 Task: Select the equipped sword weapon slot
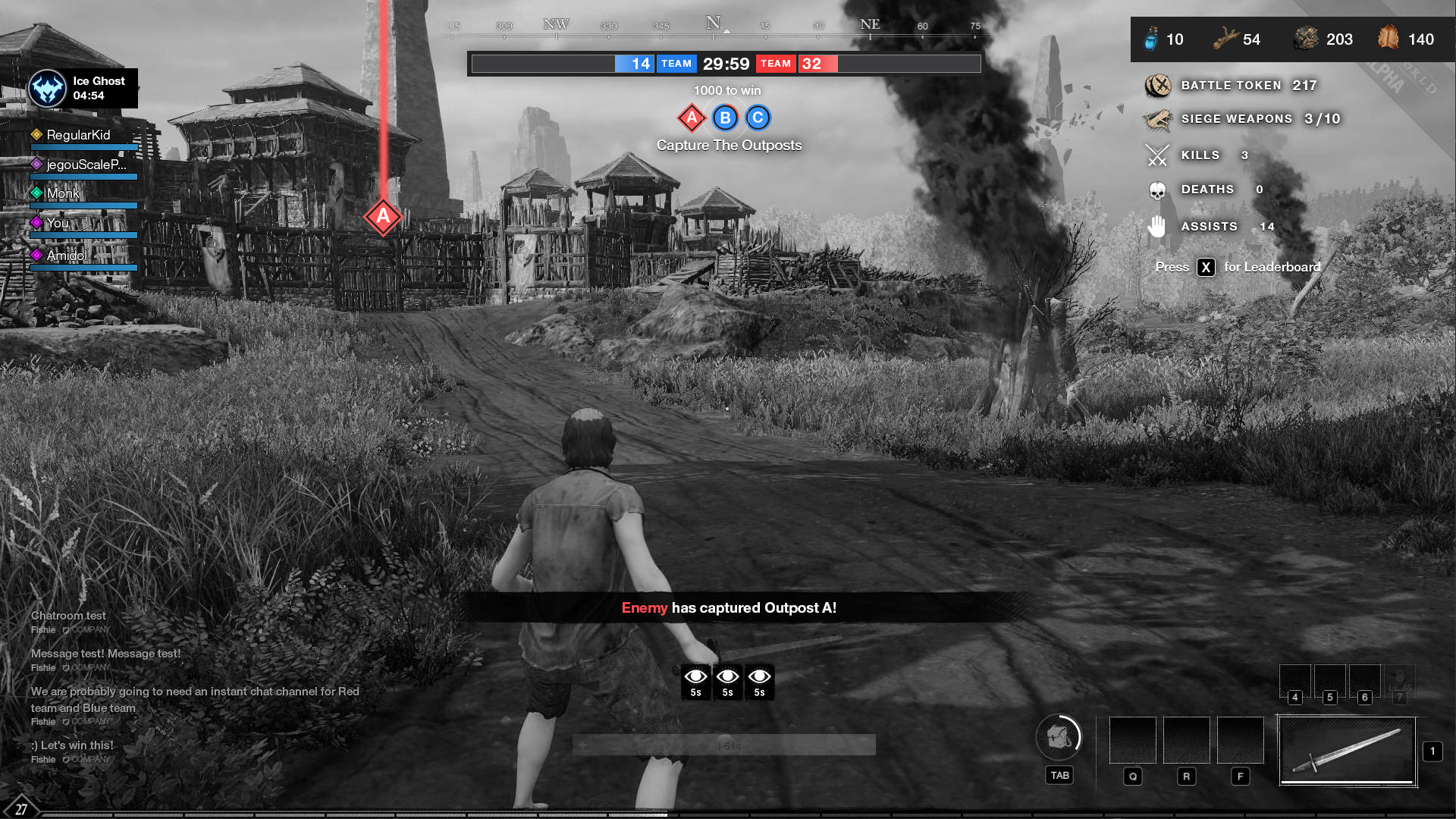click(1348, 751)
